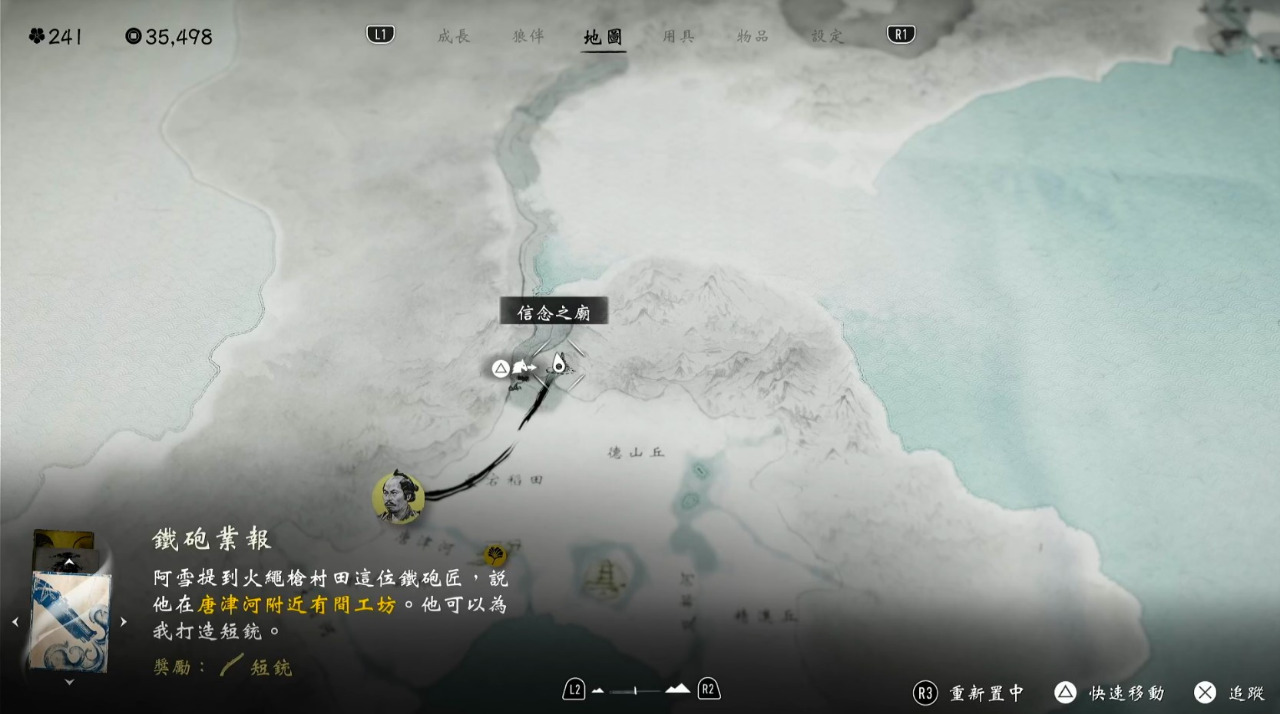Click the 快速移動 fast travel option

(1110, 693)
